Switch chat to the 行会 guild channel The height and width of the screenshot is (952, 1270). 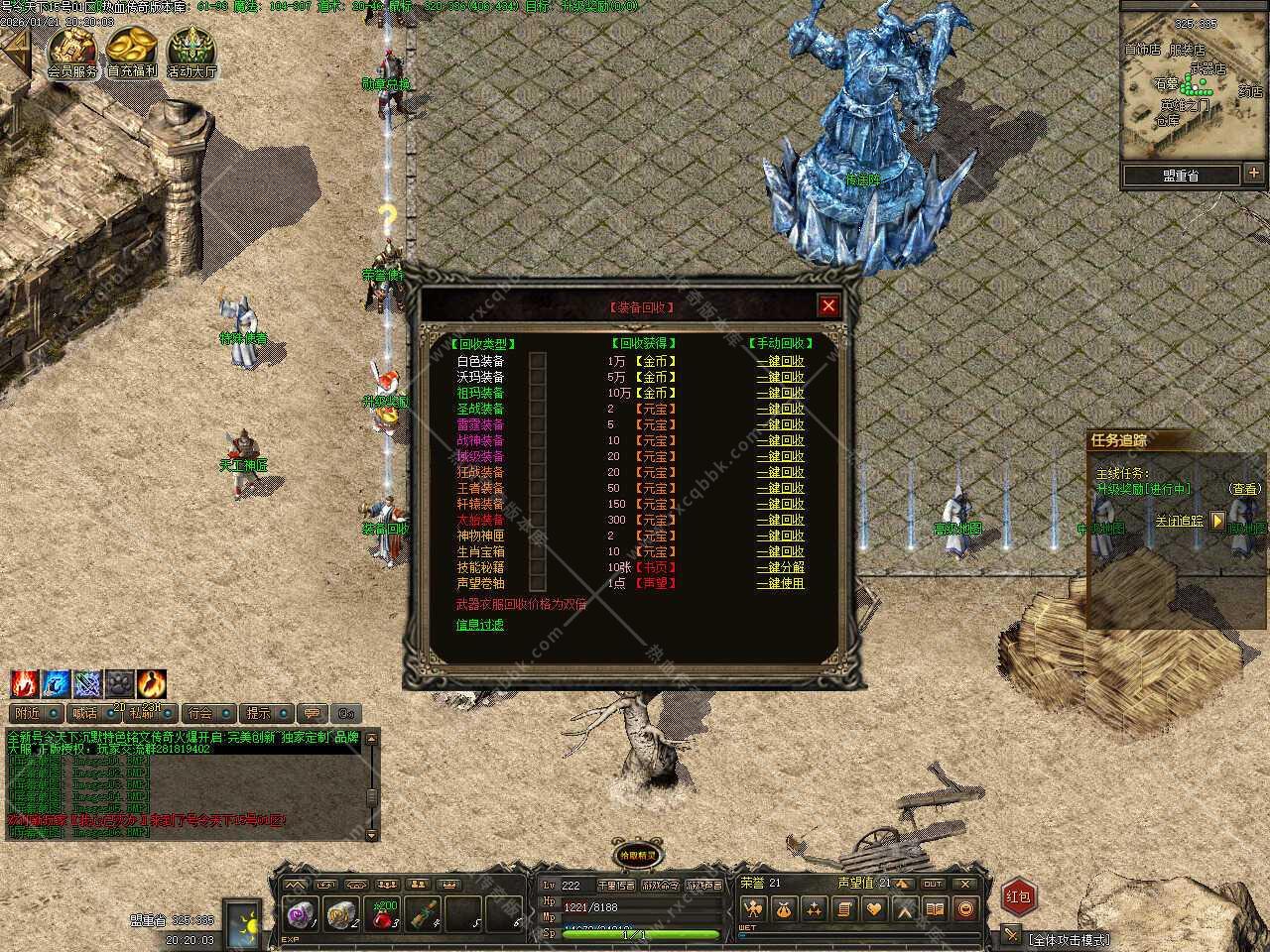(x=200, y=713)
